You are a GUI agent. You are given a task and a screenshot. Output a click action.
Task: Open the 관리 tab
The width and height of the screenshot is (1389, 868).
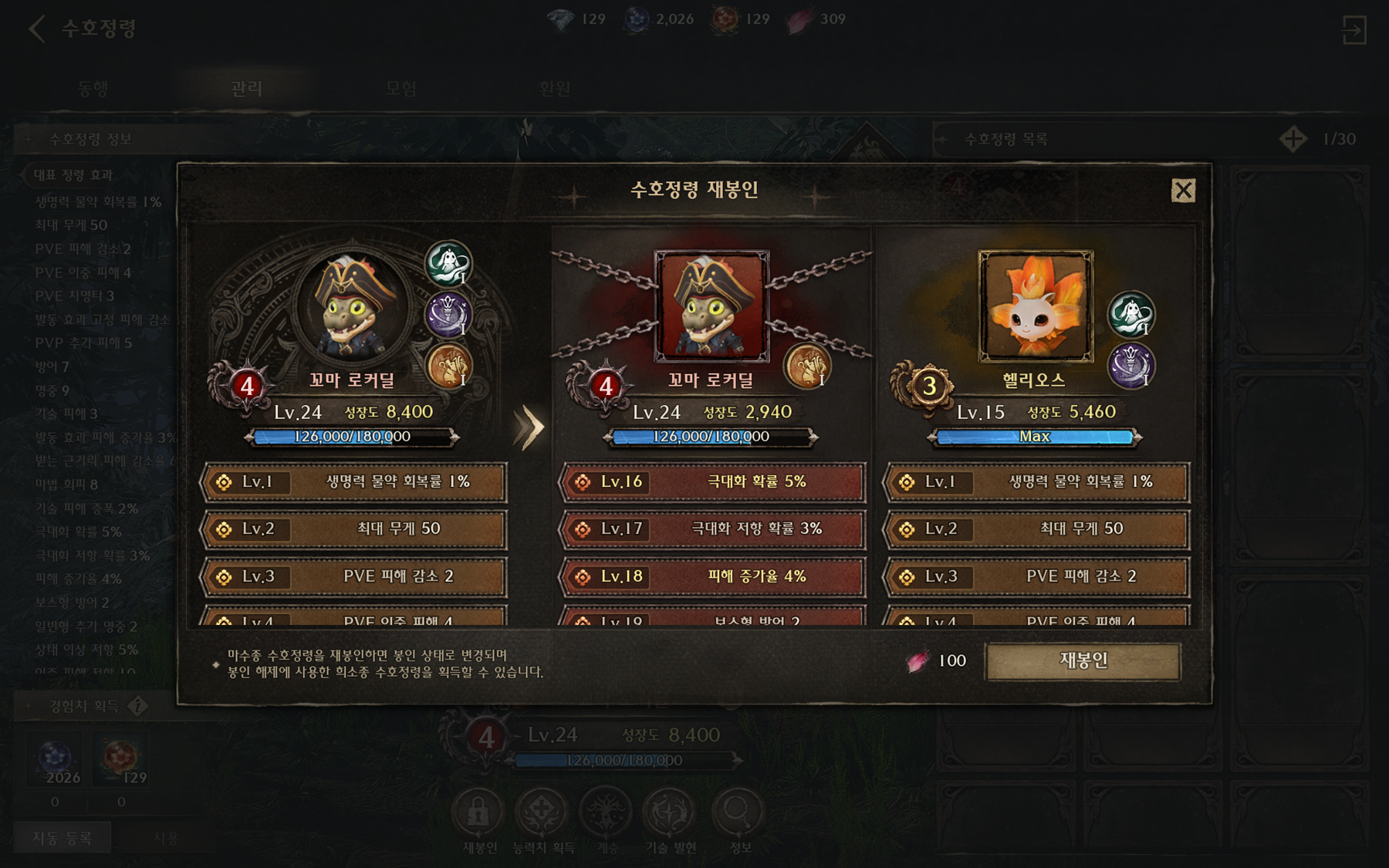[x=247, y=89]
